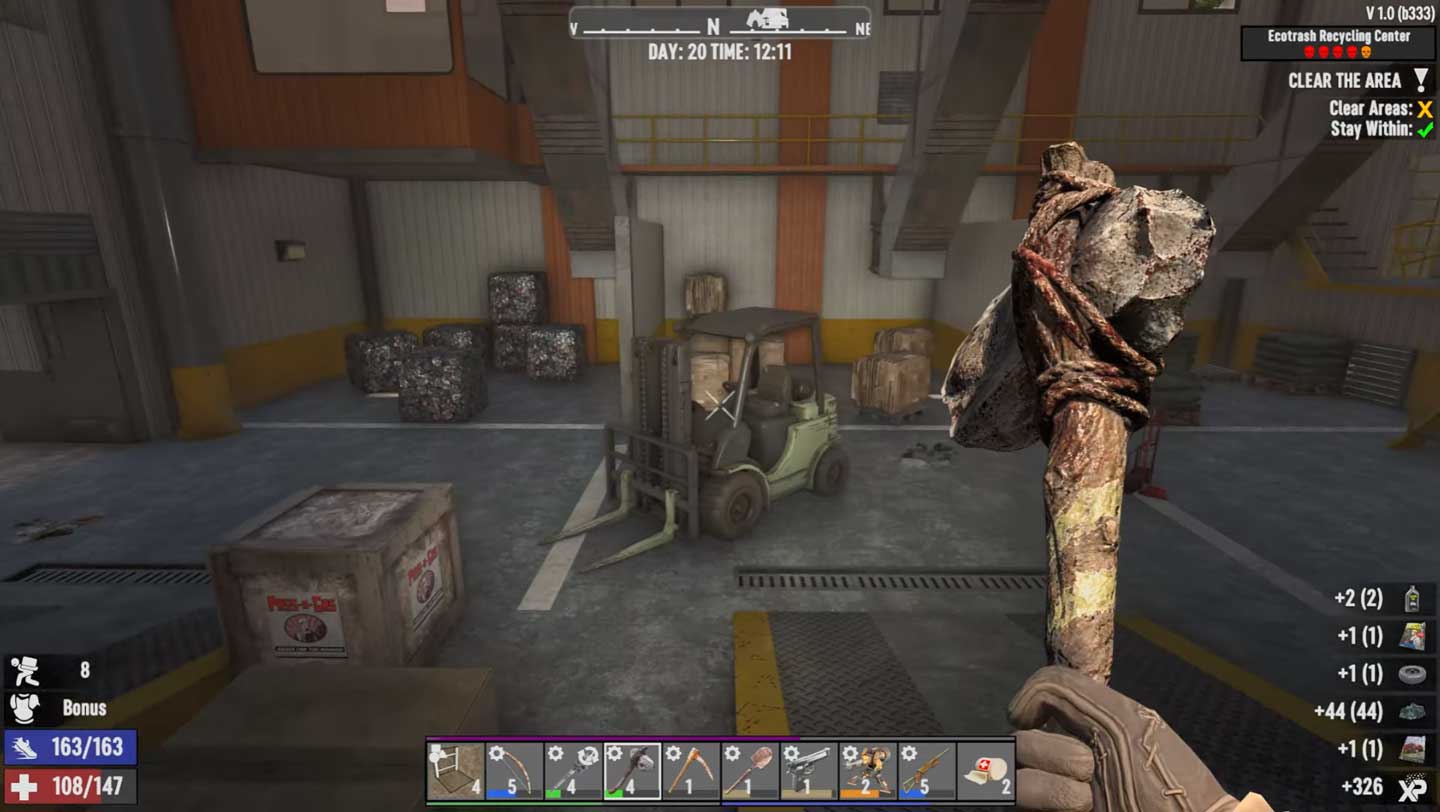Select the wrench tool slot
Image resolution: width=1440 pixels, height=812 pixels.
click(x=574, y=770)
